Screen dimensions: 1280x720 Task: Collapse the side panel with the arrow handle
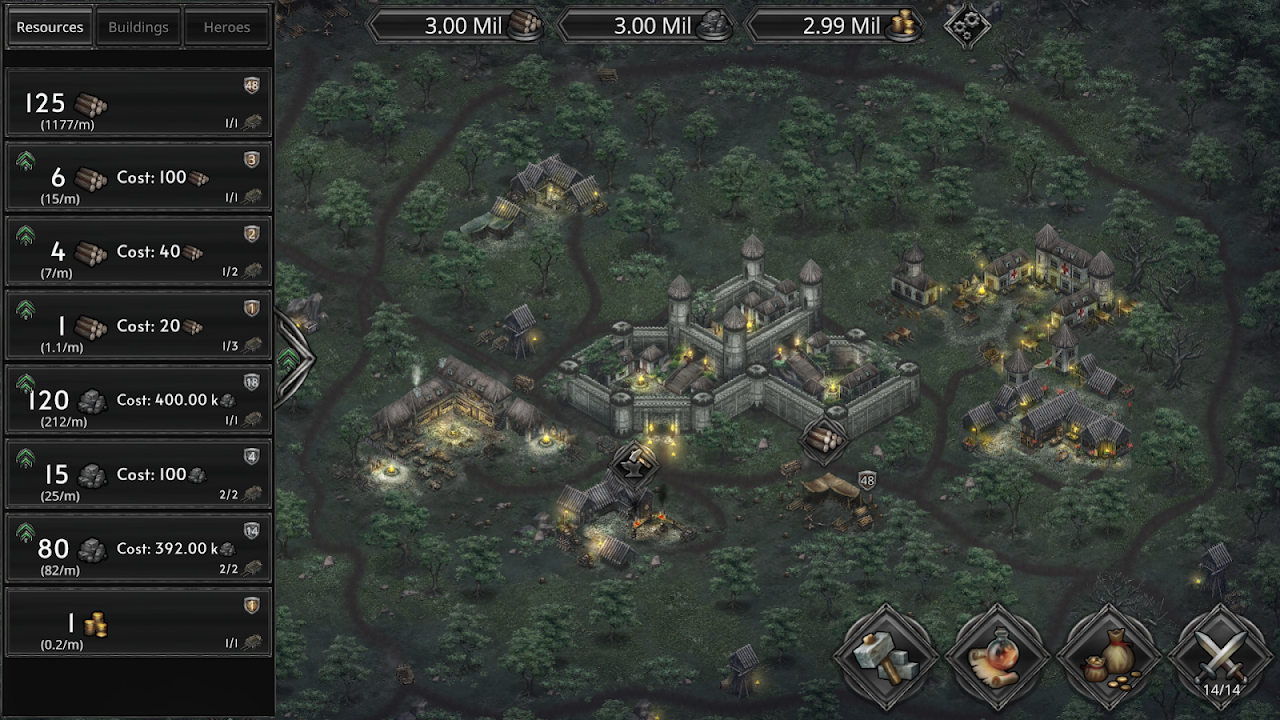pos(291,359)
